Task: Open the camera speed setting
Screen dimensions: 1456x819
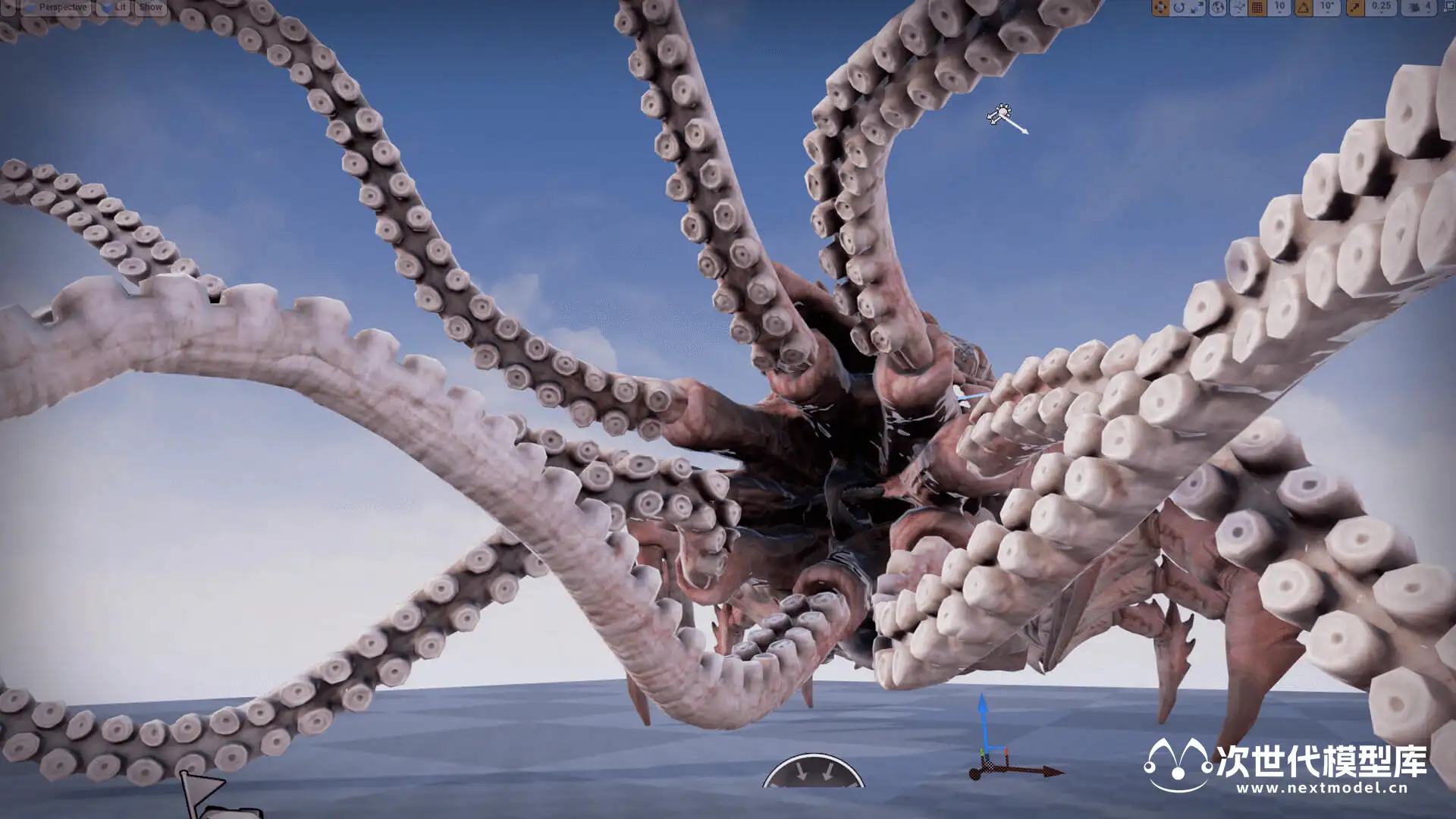Action: 1418,8
